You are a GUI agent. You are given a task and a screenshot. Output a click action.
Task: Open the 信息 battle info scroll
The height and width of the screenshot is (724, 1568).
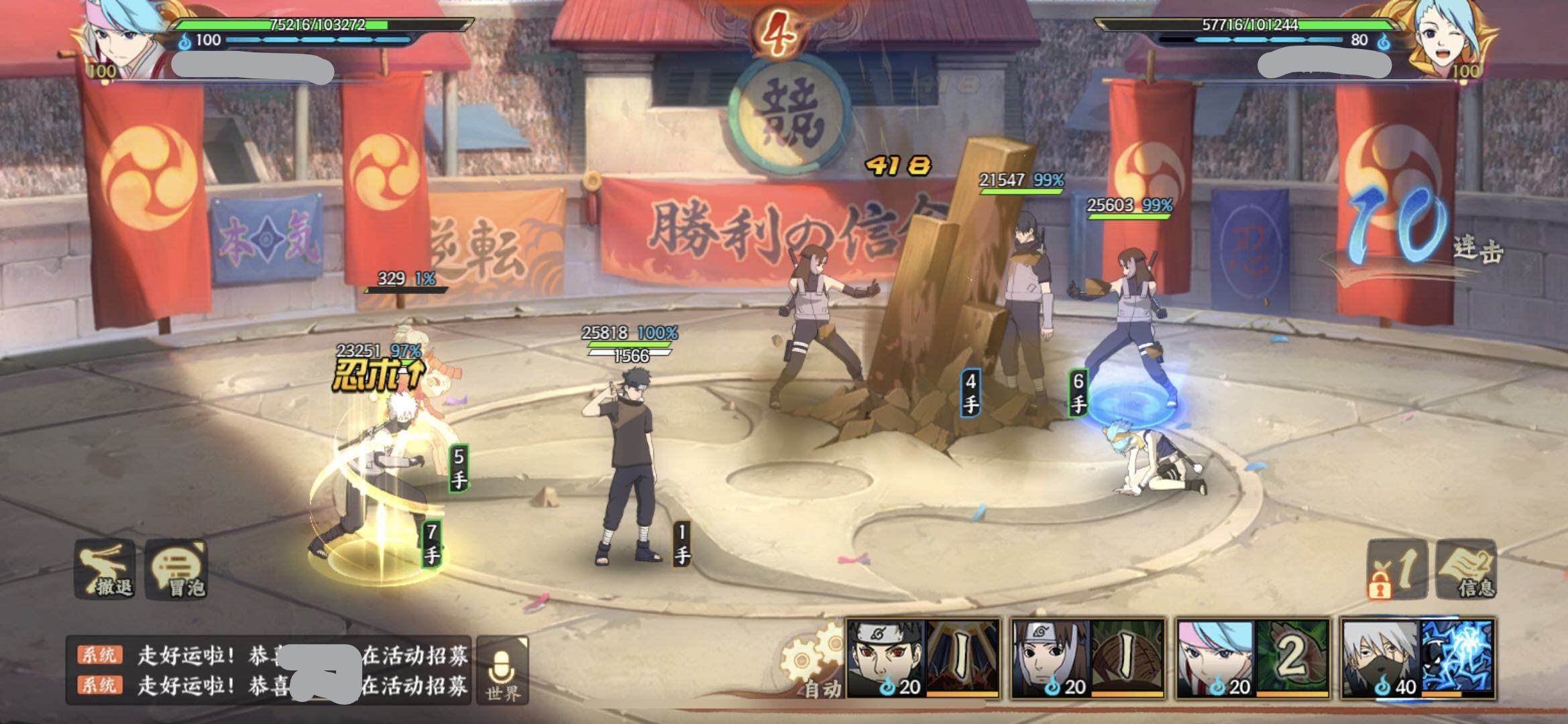[x=1467, y=569]
